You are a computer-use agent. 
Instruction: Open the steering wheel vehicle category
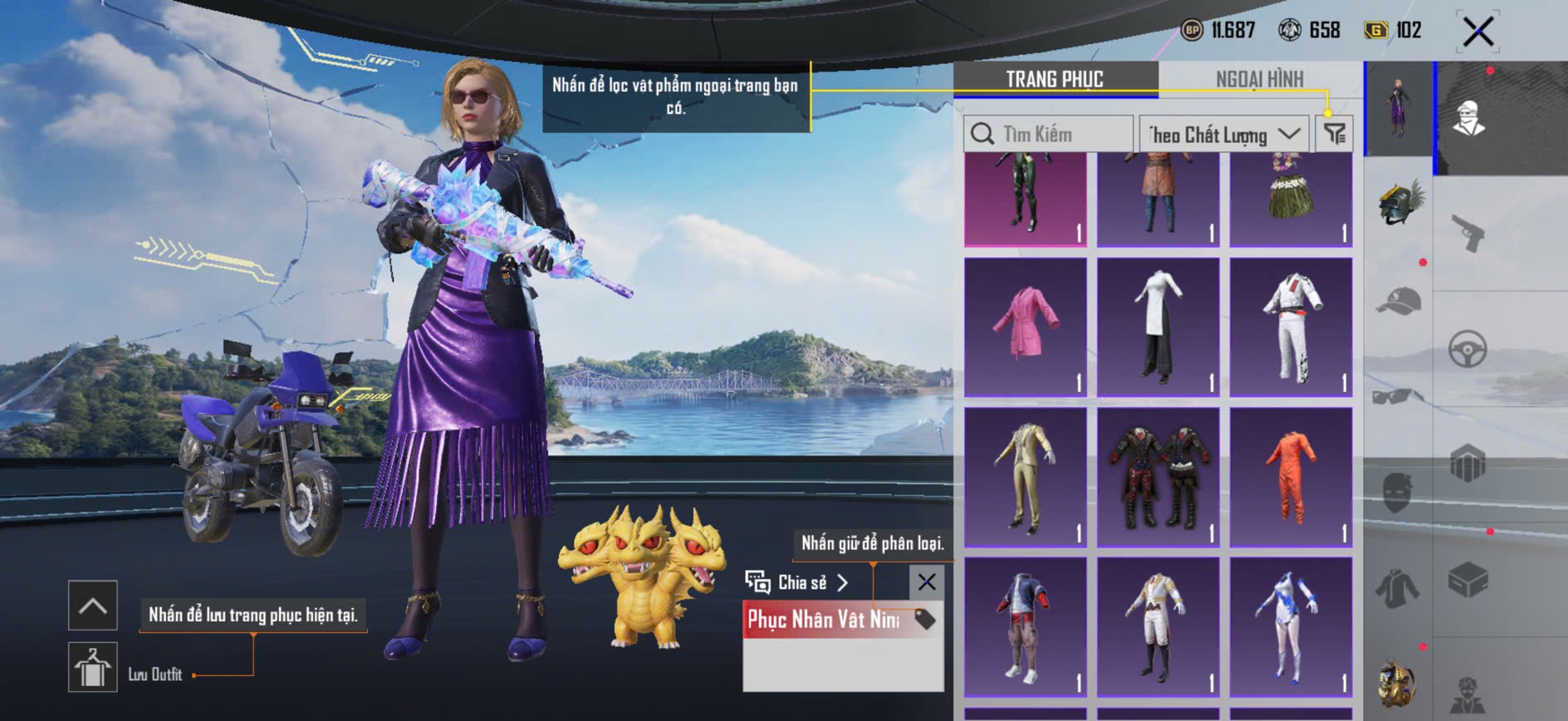(1468, 349)
